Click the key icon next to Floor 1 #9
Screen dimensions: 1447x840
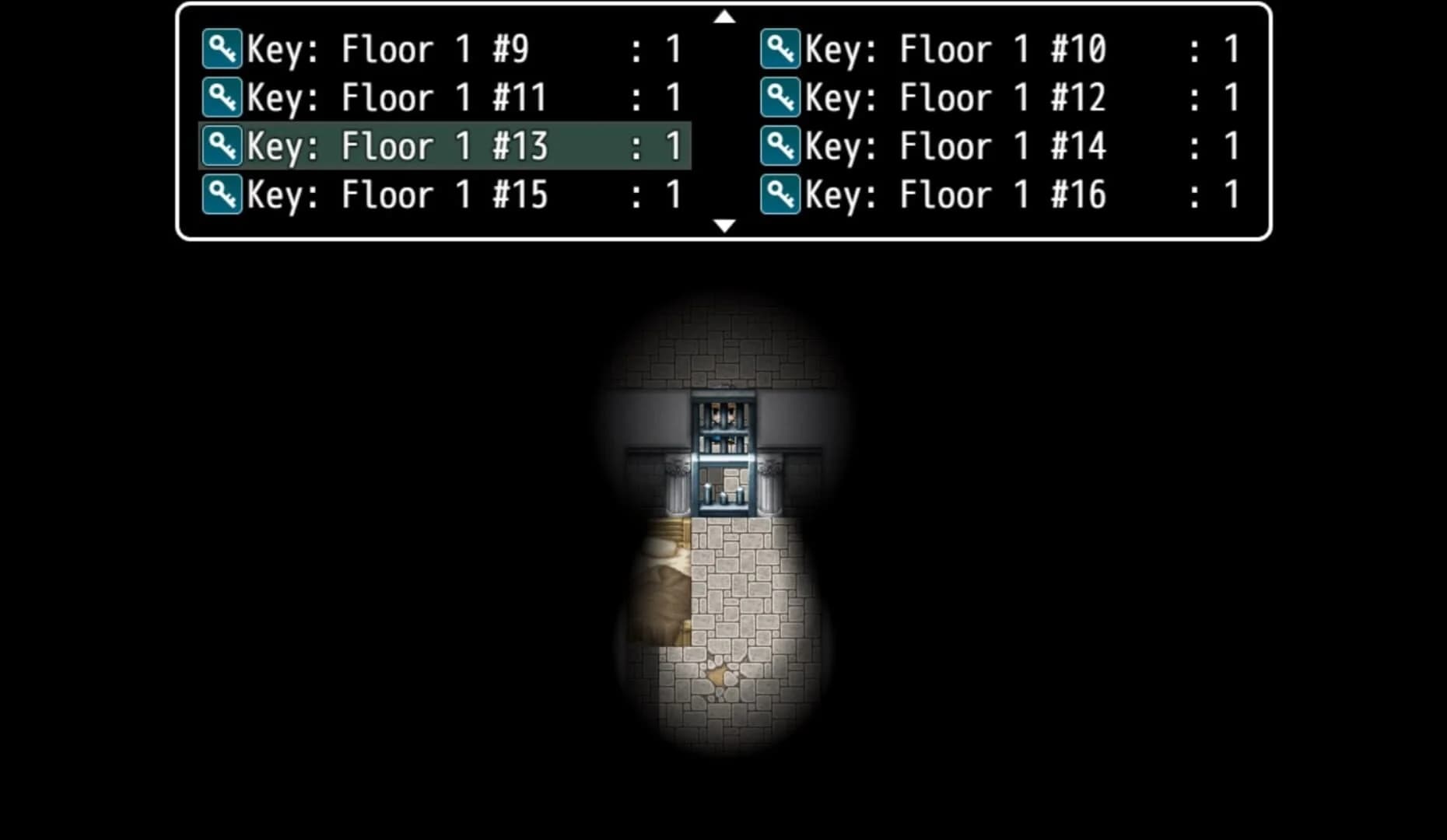tap(222, 48)
